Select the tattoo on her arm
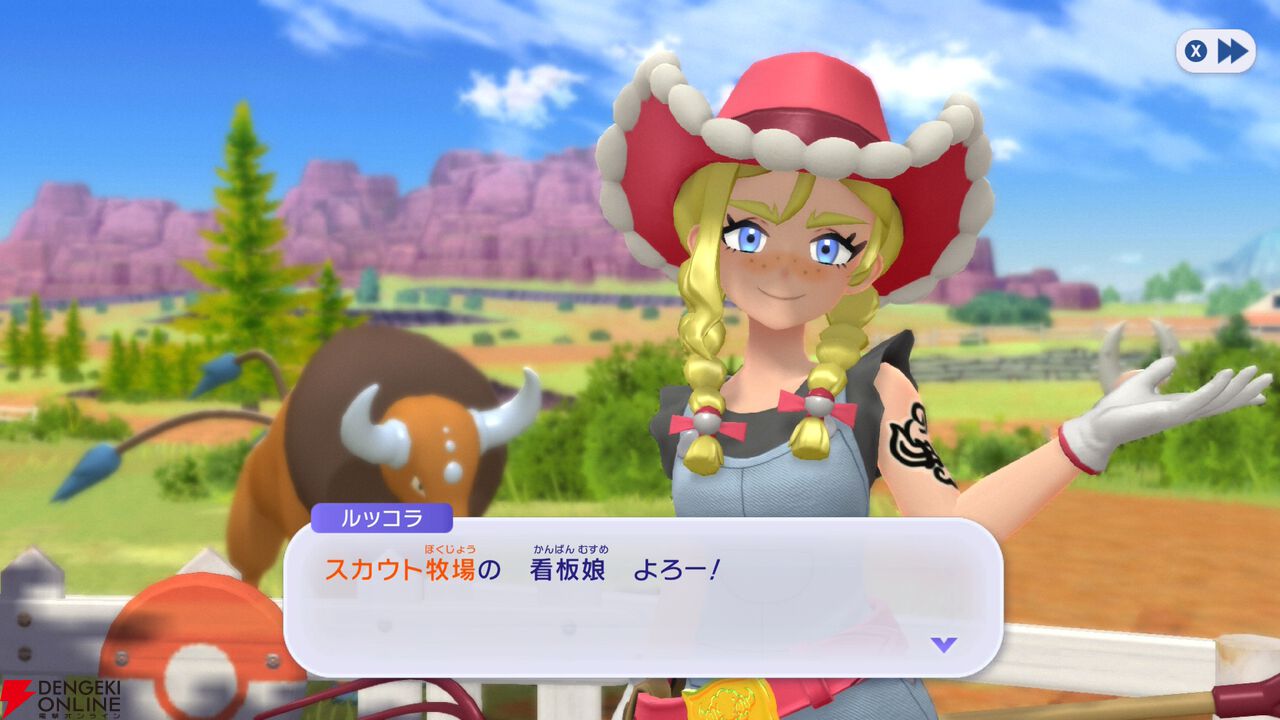Viewport: 1280px width, 720px height. coord(918,440)
